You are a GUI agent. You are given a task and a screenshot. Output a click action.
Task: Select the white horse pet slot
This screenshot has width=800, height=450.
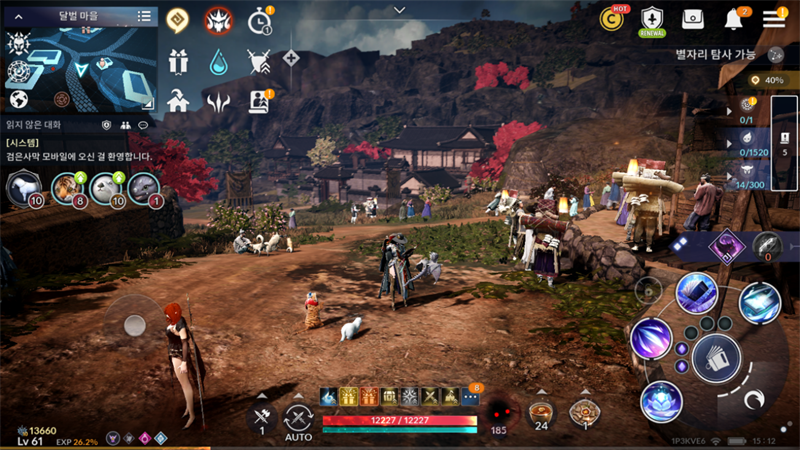[x=22, y=187]
